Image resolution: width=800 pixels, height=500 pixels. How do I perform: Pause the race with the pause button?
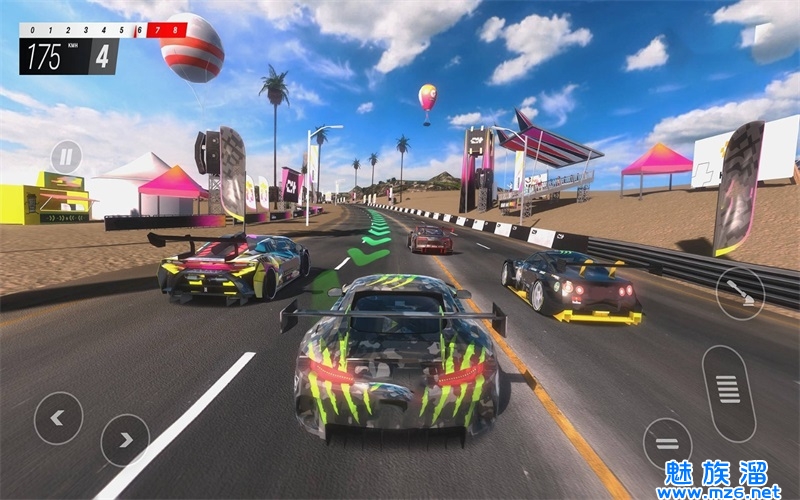tap(66, 156)
